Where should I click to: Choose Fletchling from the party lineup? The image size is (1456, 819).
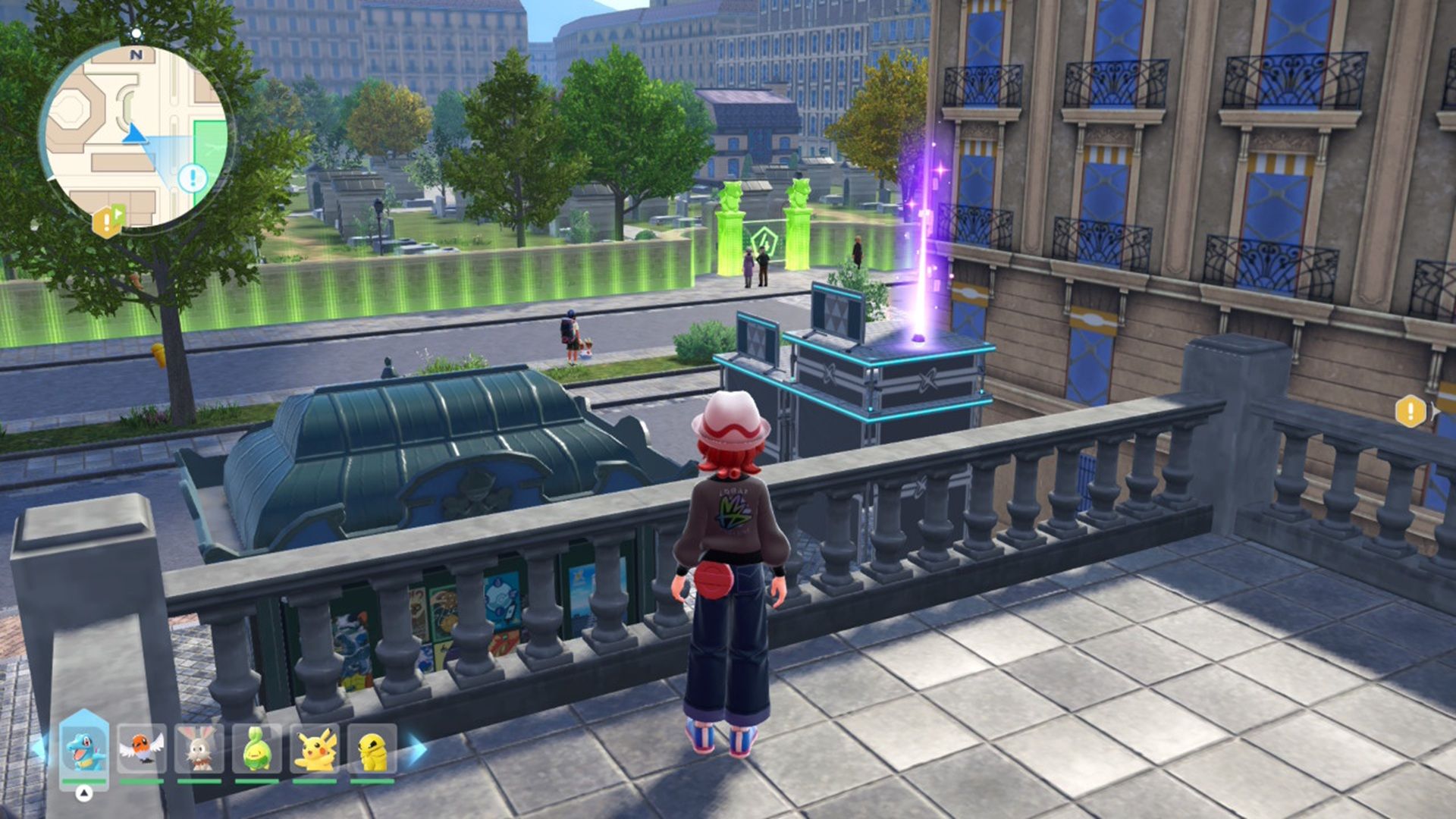[x=142, y=748]
